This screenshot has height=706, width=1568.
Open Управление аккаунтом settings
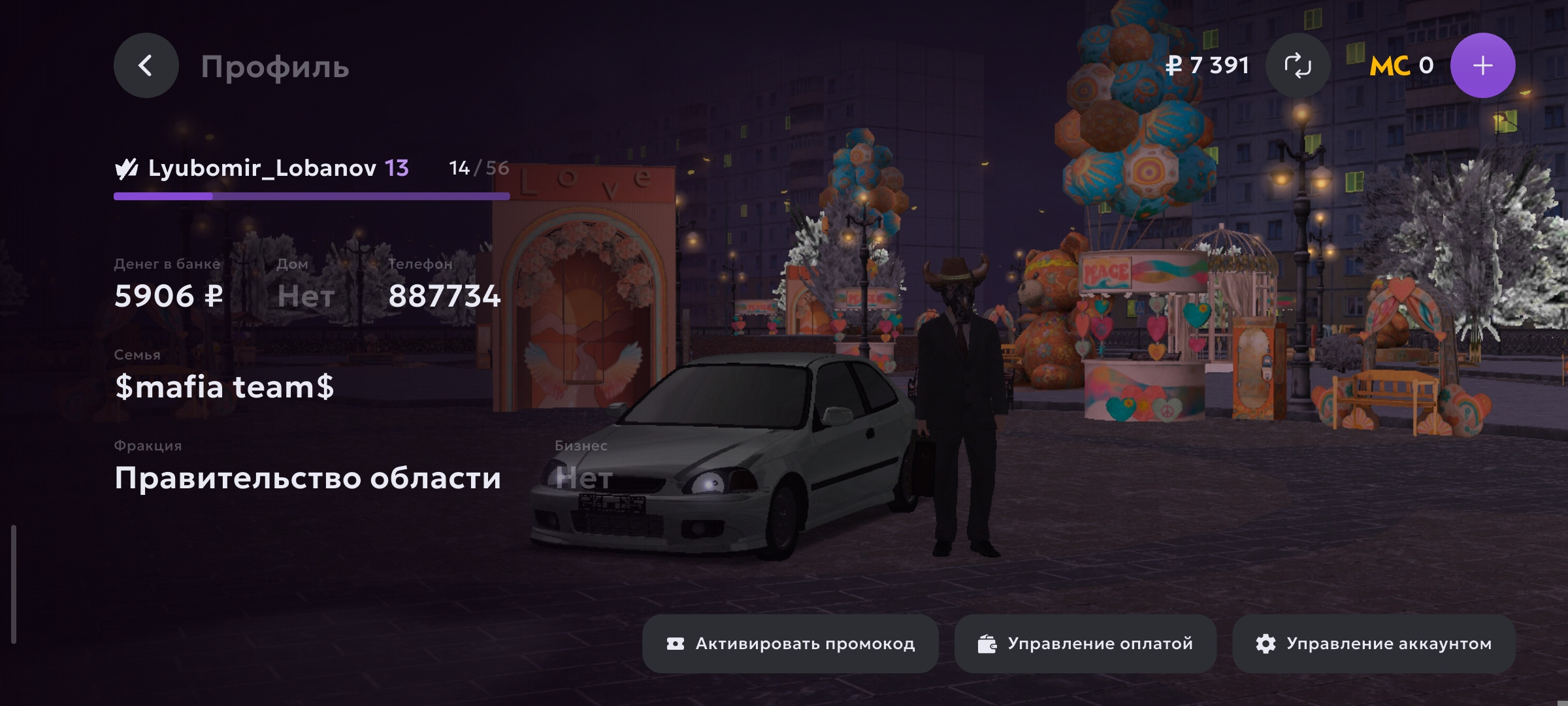tap(1373, 644)
